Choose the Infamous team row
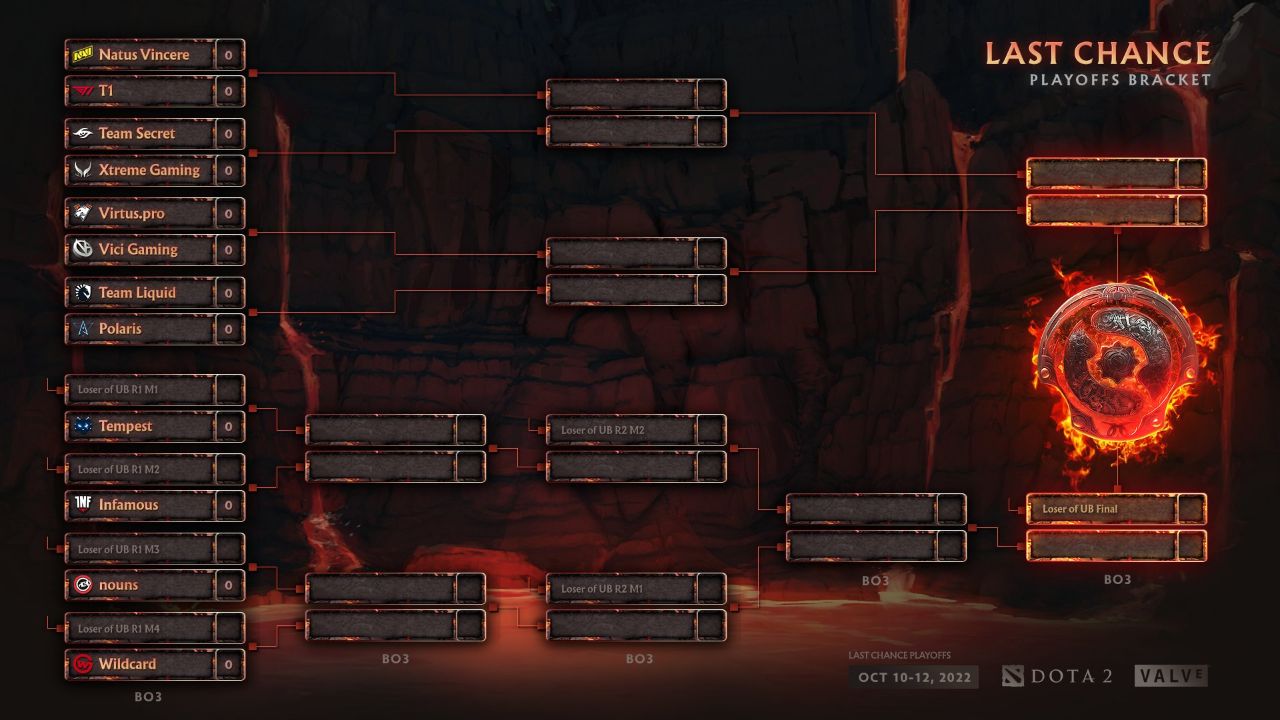 tap(142, 506)
